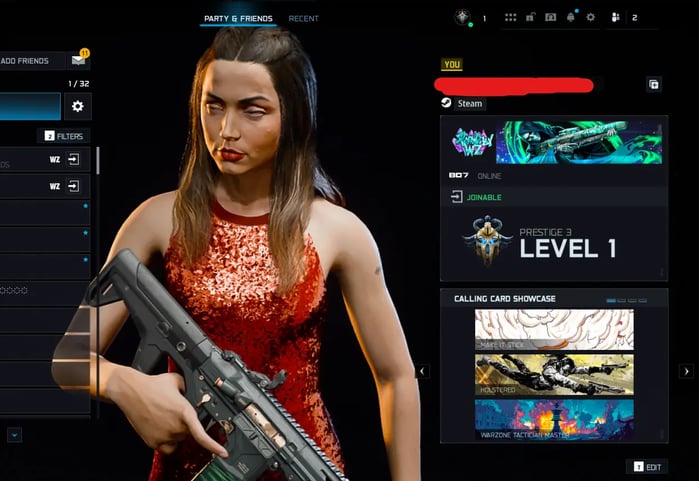The height and width of the screenshot is (481, 699).
Task: Open the settings gear in top bar
Action: click(x=590, y=17)
